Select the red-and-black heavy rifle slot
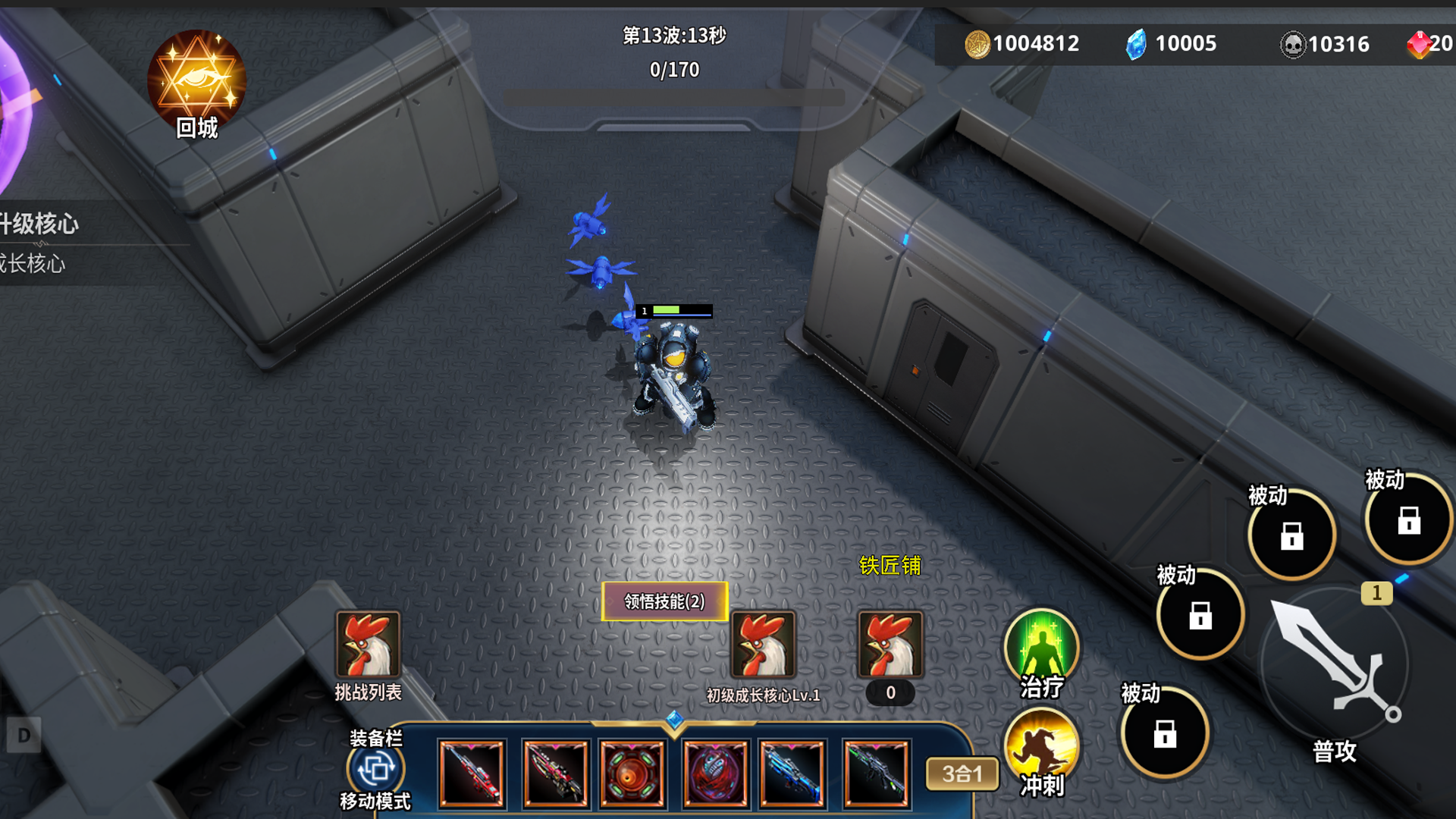 point(555,773)
